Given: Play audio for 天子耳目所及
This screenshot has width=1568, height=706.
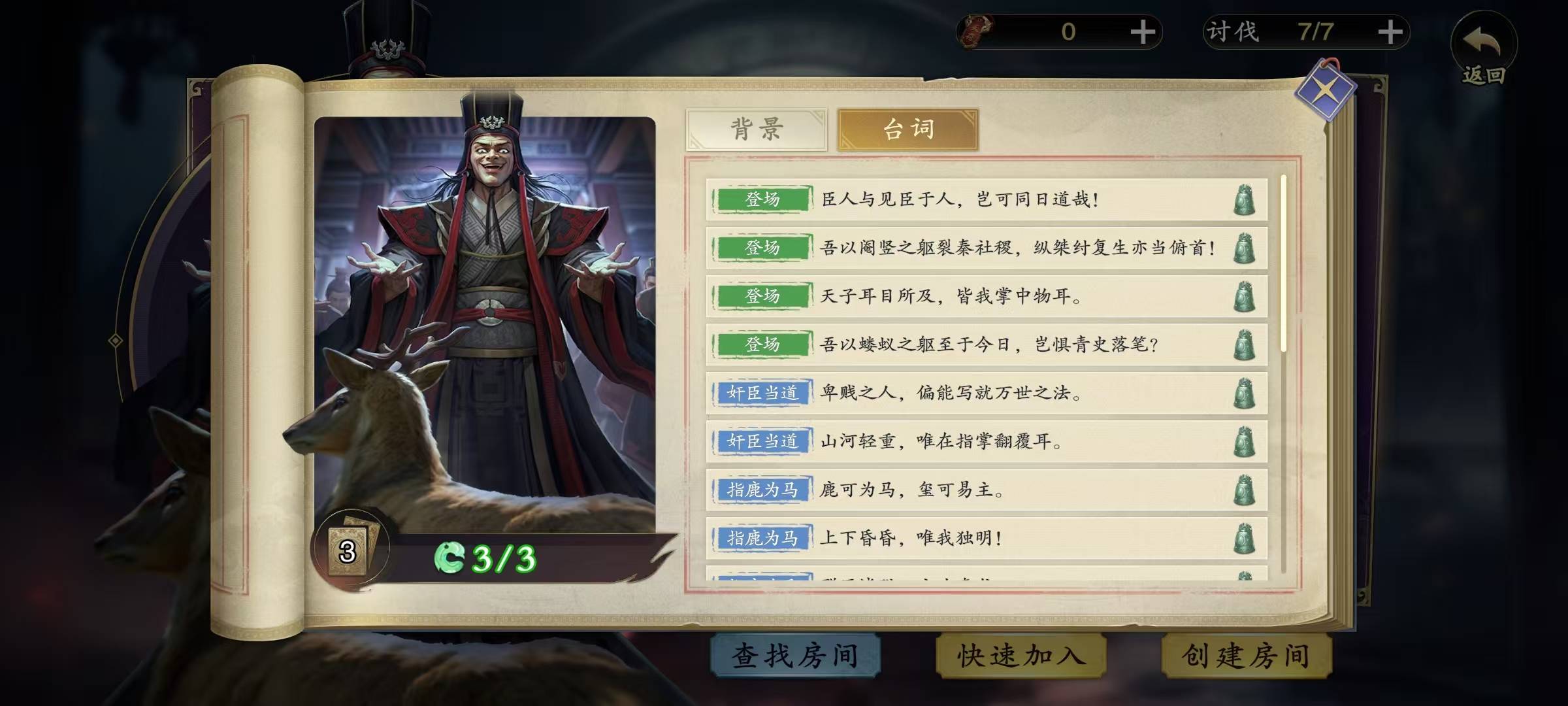Looking at the screenshot, I should click(x=1244, y=297).
